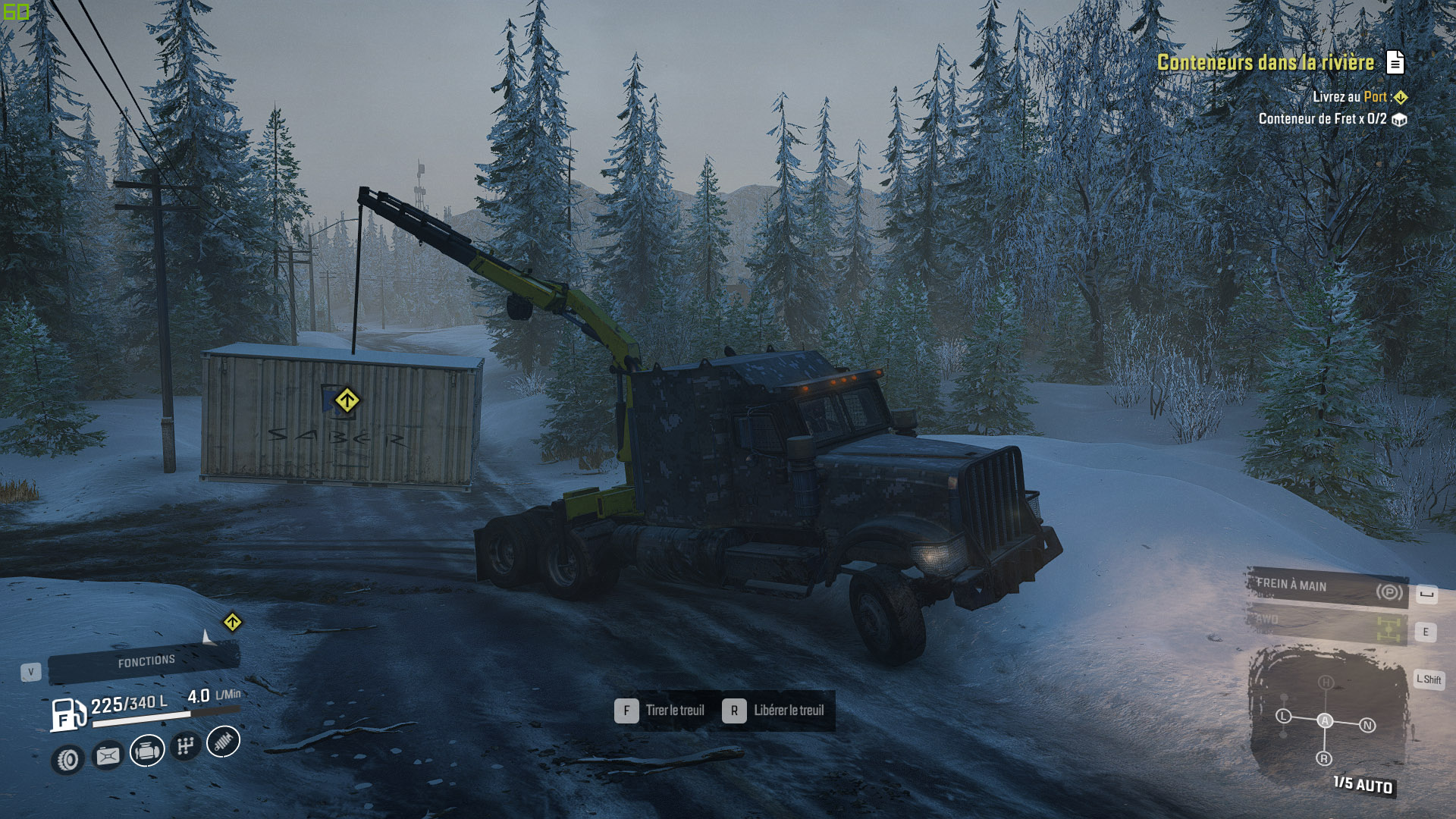The image size is (1456, 819).
Task: Shift to the L low gear
Action: (x=1283, y=716)
